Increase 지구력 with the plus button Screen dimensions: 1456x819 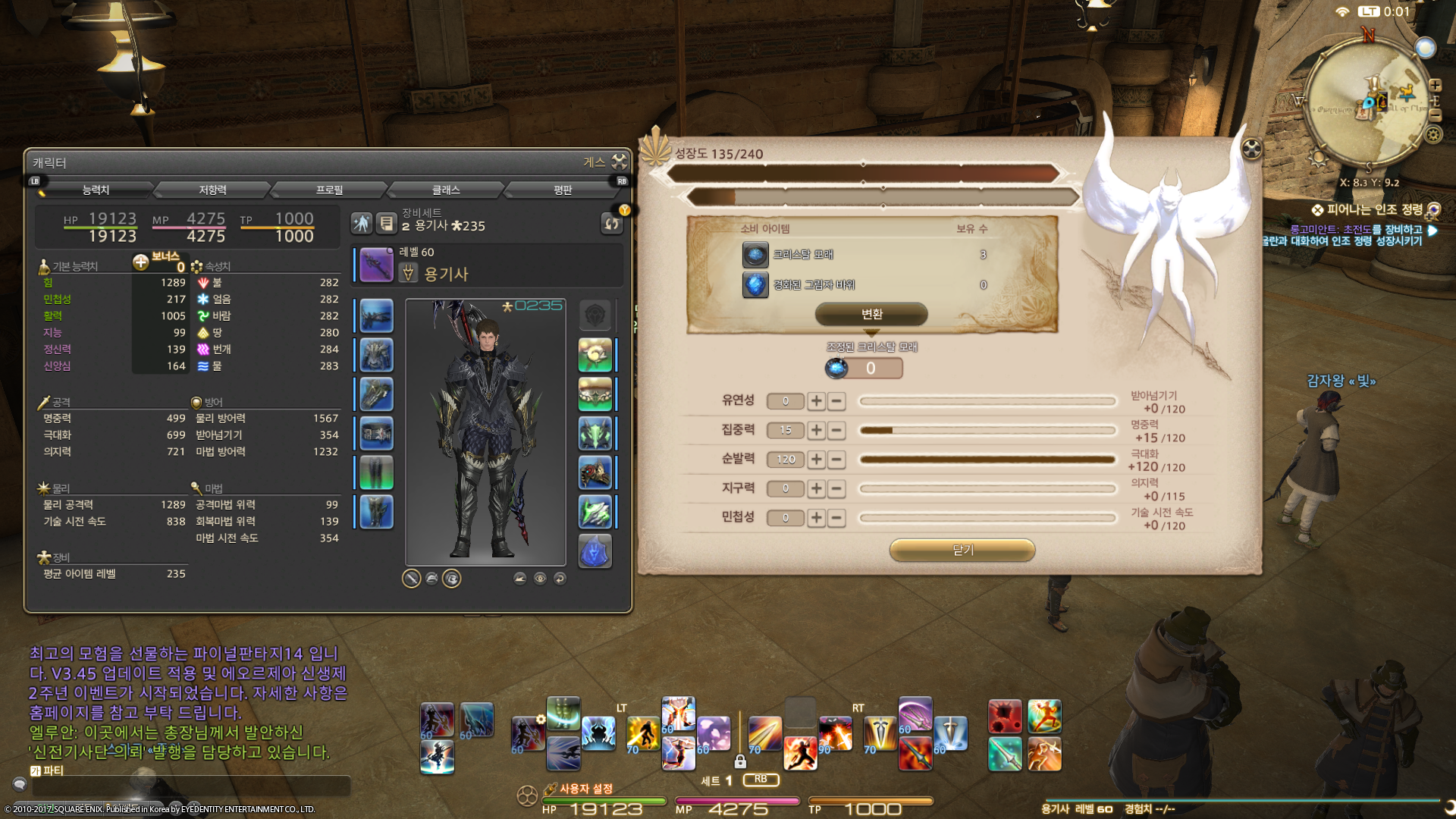coord(816,488)
